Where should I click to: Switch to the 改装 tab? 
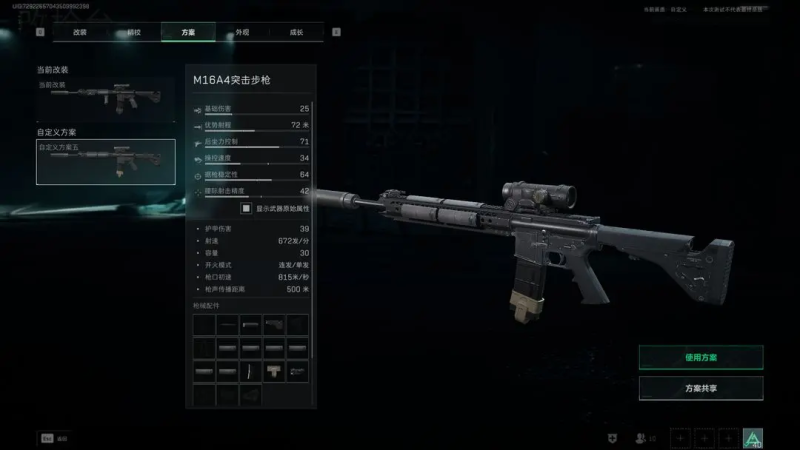point(80,32)
